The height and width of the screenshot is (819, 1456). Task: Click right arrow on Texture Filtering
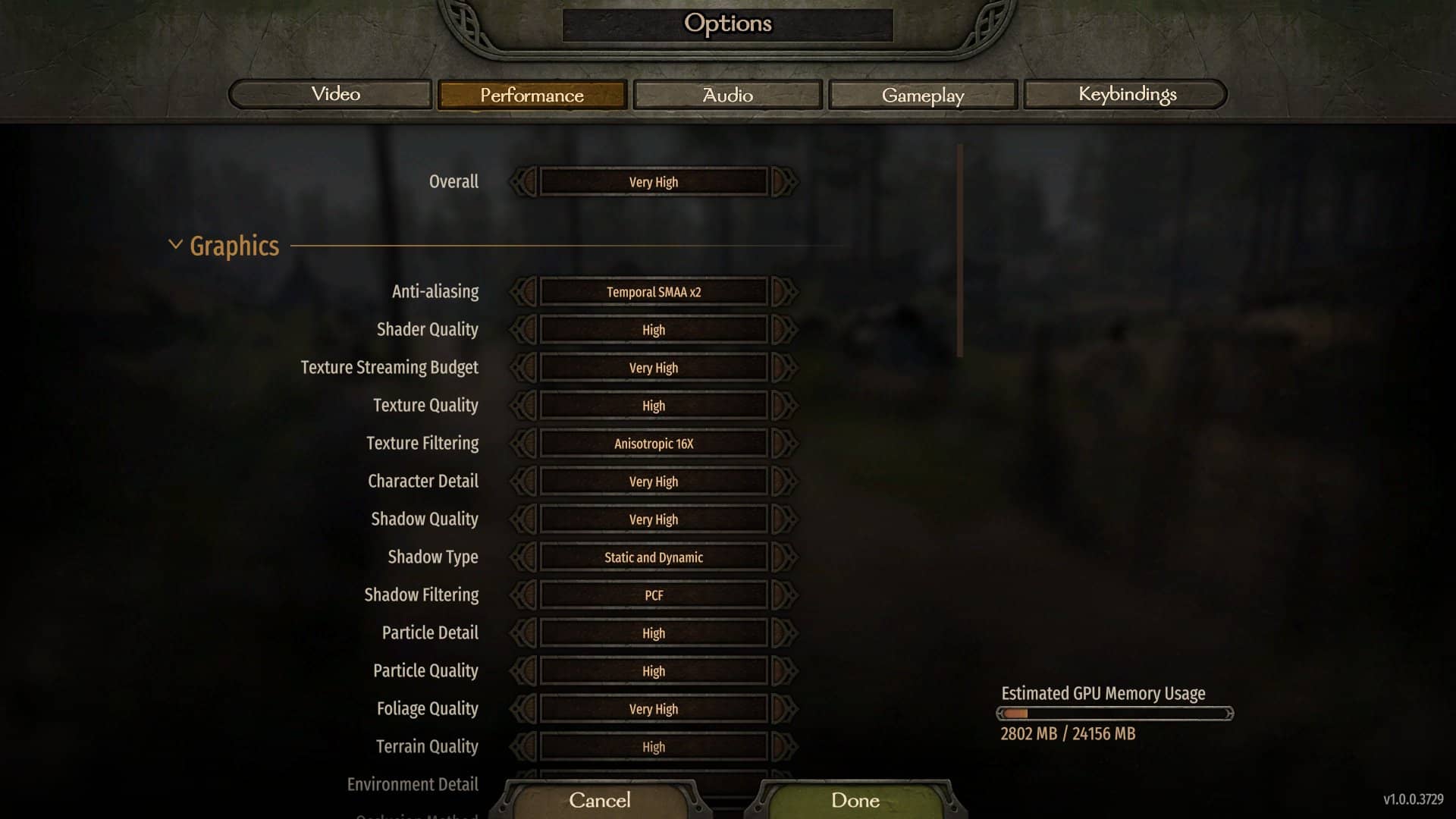(785, 443)
